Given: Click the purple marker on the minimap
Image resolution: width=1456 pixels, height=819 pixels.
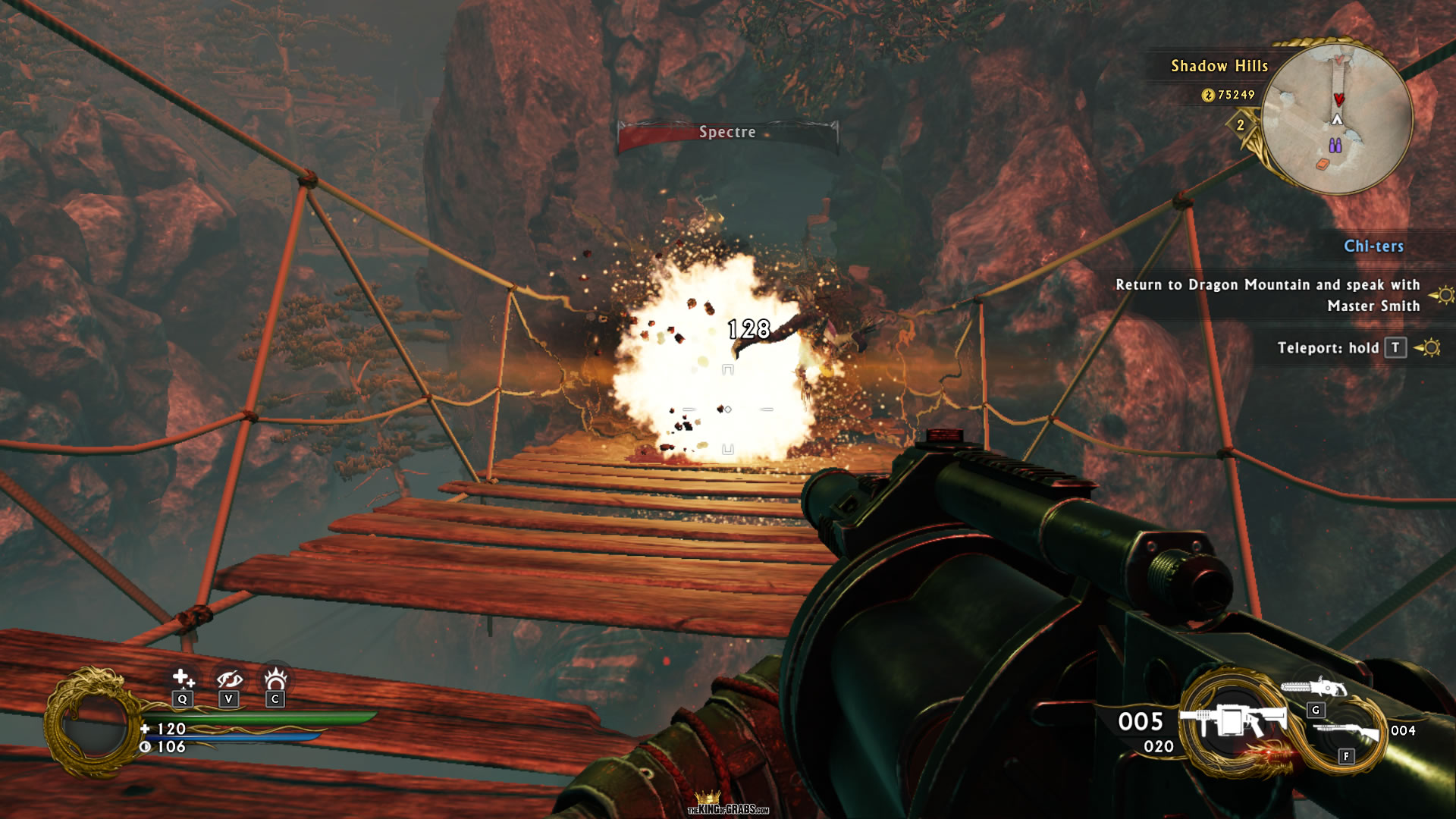Looking at the screenshot, I should coord(1335,145).
